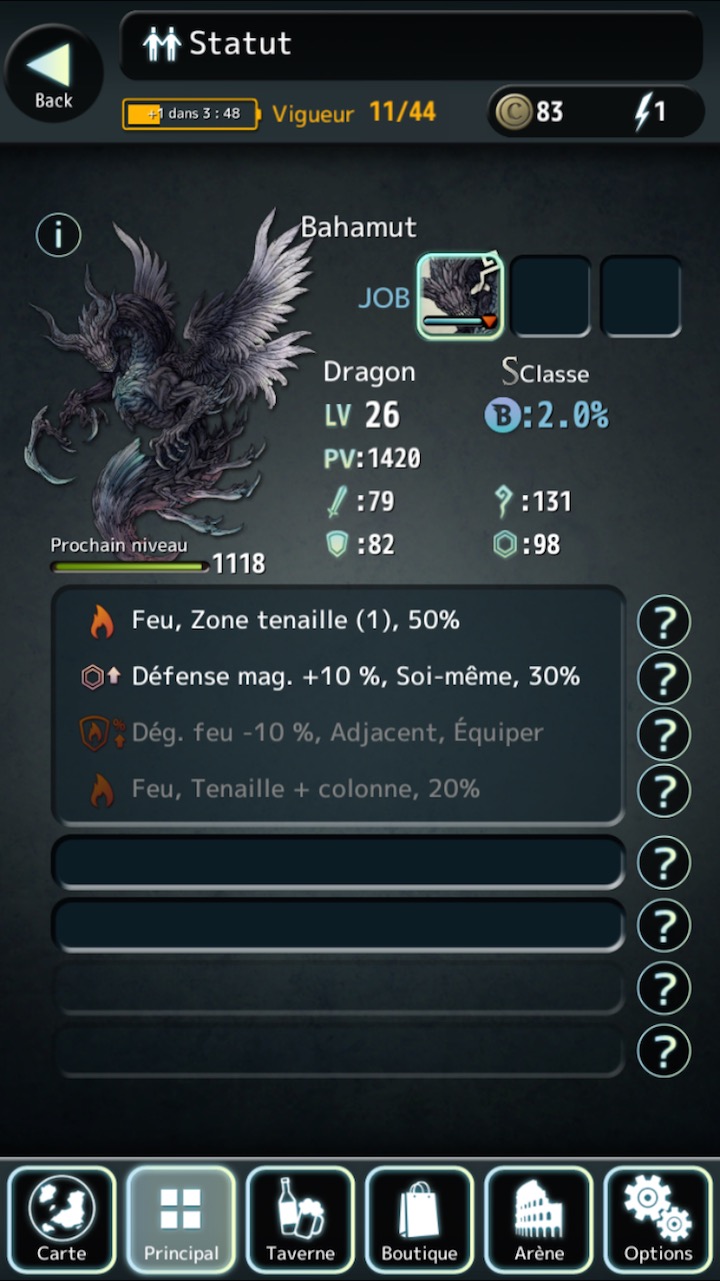Show help for Feu, Zone tenaille skill
The image size is (720, 1281).
pyautogui.click(x=664, y=622)
